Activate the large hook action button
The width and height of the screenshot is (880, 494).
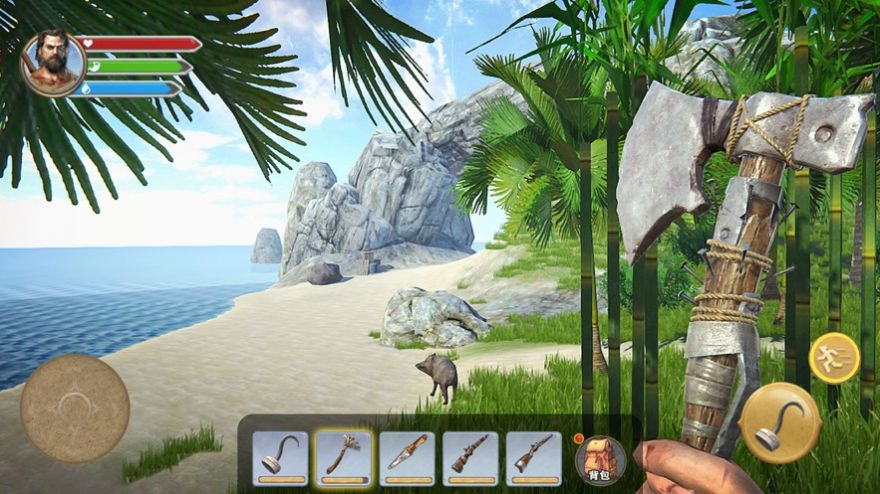point(781,423)
